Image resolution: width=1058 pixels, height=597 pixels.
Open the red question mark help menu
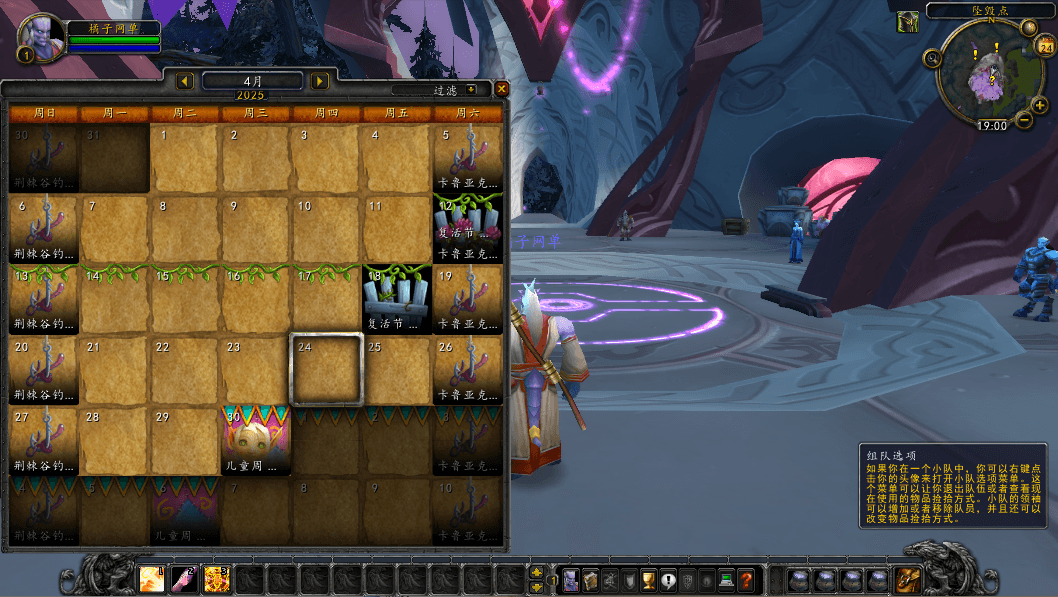[745, 579]
